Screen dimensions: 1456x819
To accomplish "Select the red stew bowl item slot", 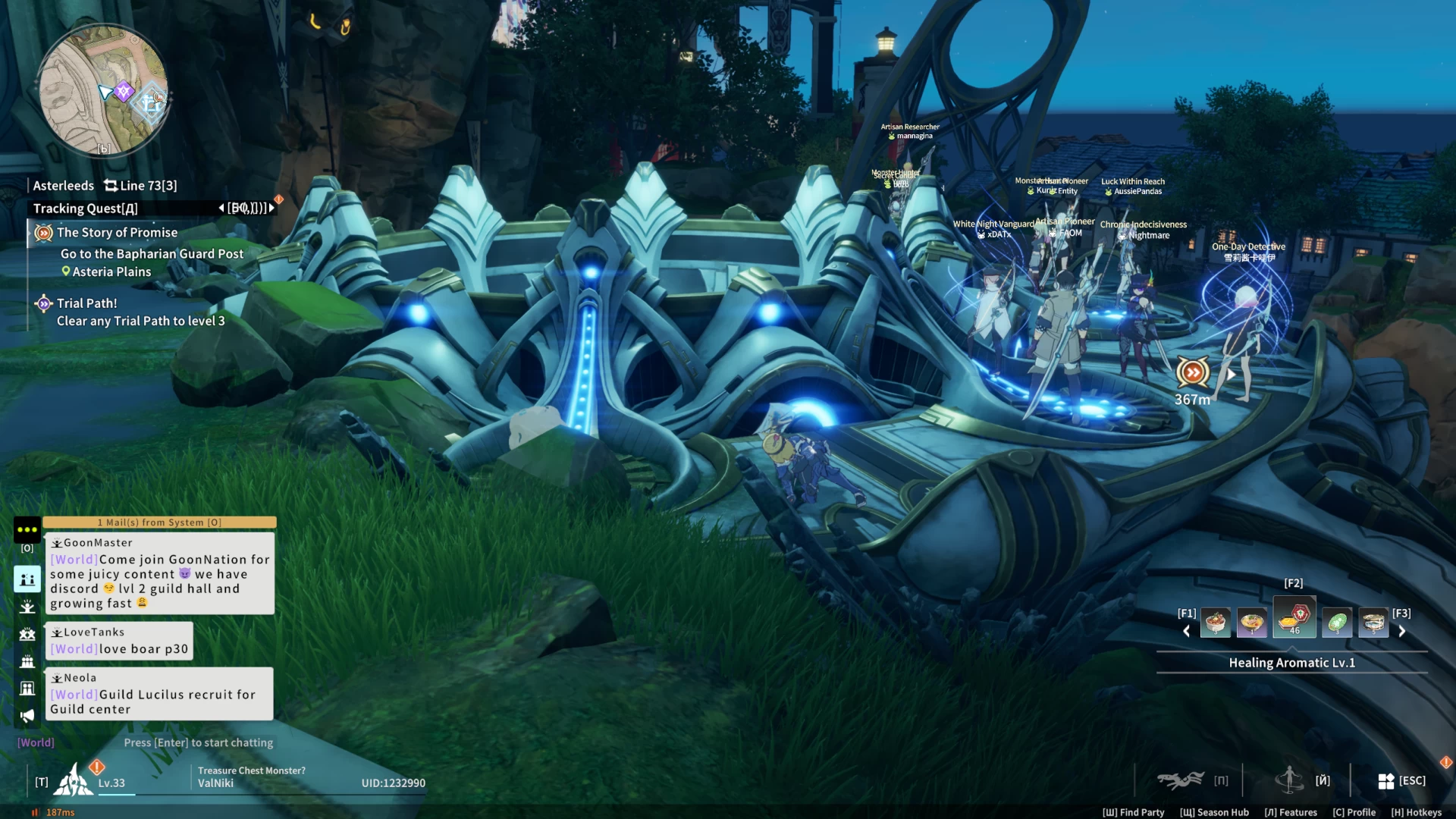I will (x=1215, y=623).
